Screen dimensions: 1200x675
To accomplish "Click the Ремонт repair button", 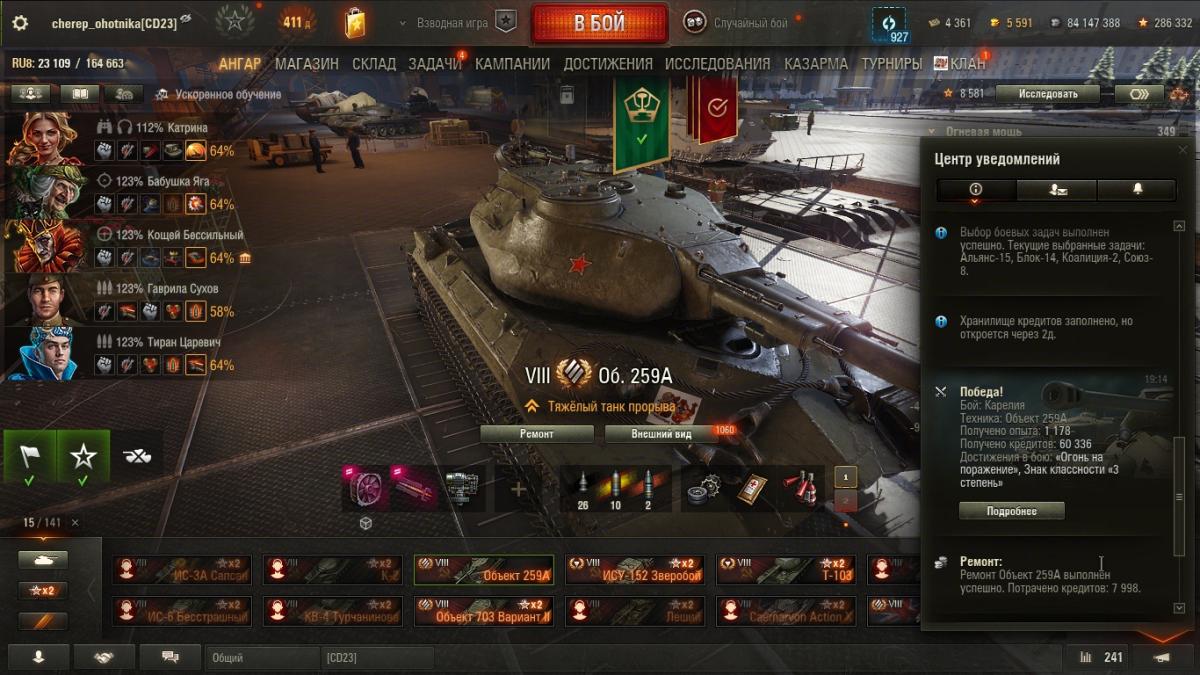I will pyautogui.click(x=537, y=434).
